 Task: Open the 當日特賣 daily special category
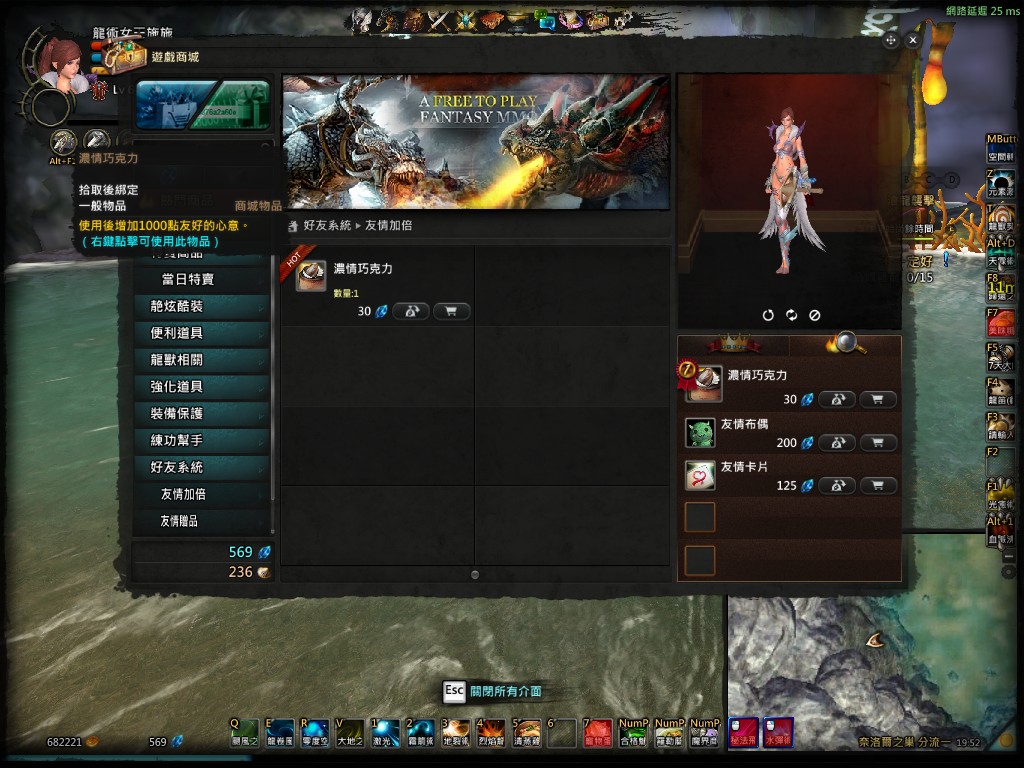click(188, 280)
